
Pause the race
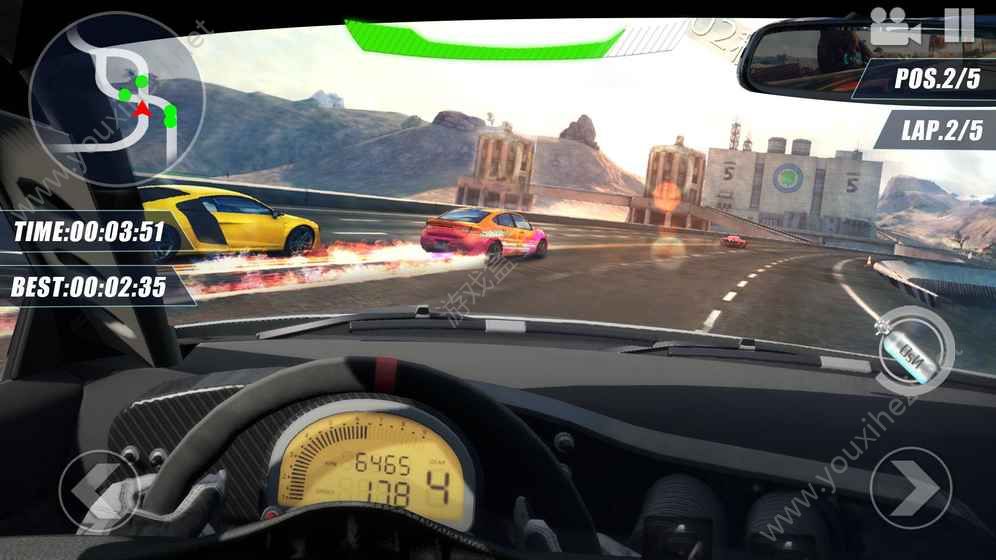[958, 25]
